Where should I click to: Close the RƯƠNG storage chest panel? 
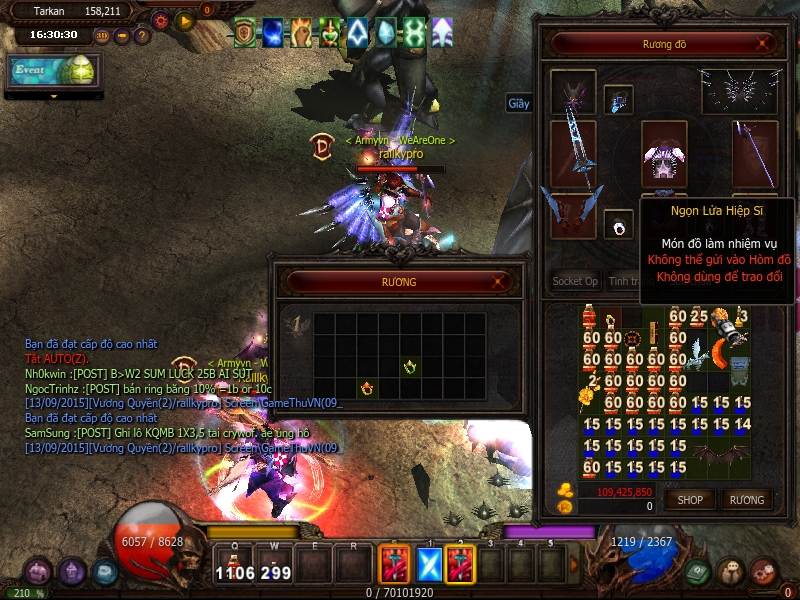pyautogui.click(x=498, y=283)
